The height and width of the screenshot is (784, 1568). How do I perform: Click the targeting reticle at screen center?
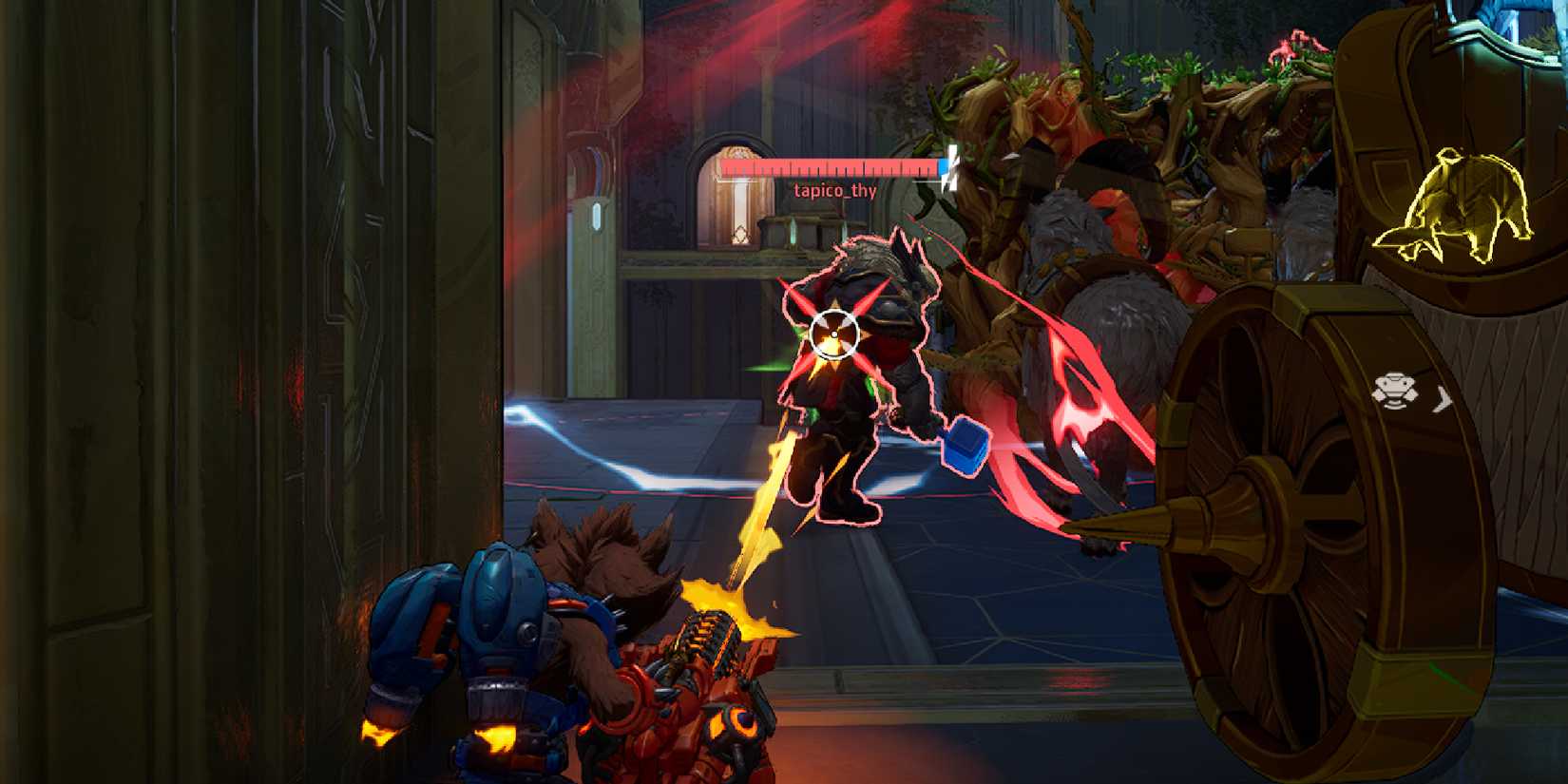pyautogui.click(x=833, y=335)
